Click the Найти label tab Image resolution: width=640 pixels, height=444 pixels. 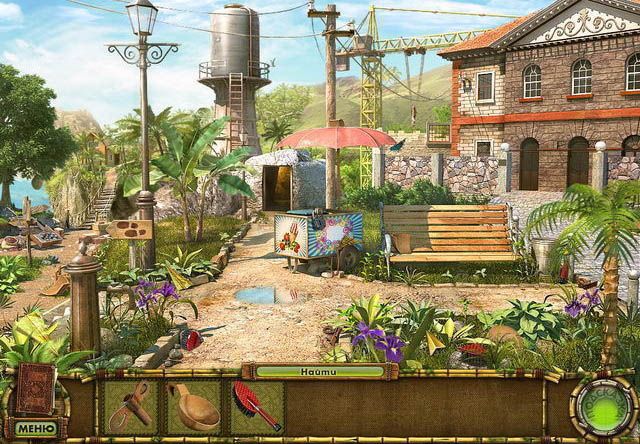[x=319, y=371]
